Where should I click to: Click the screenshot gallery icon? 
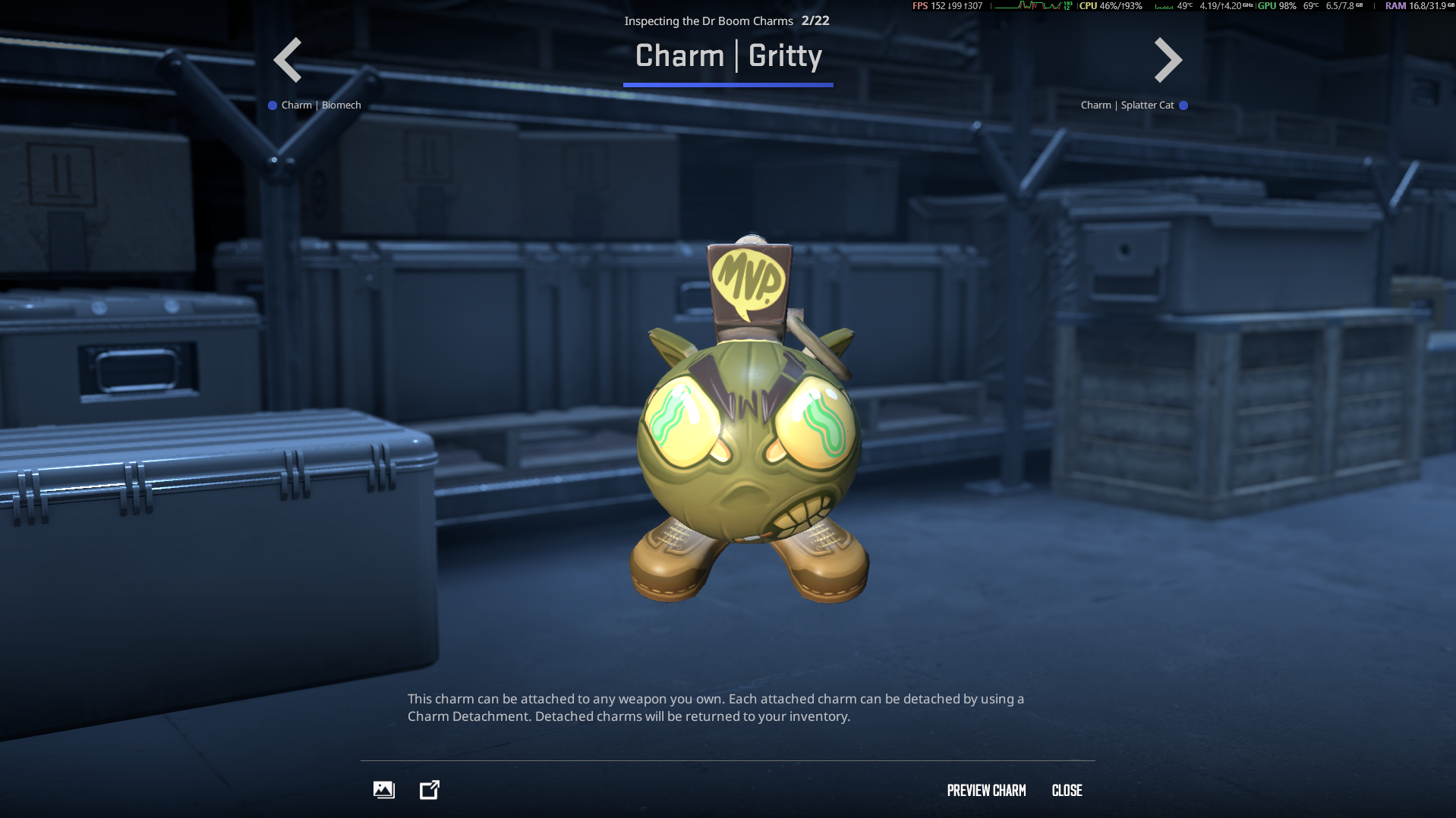click(x=383, y=790)
